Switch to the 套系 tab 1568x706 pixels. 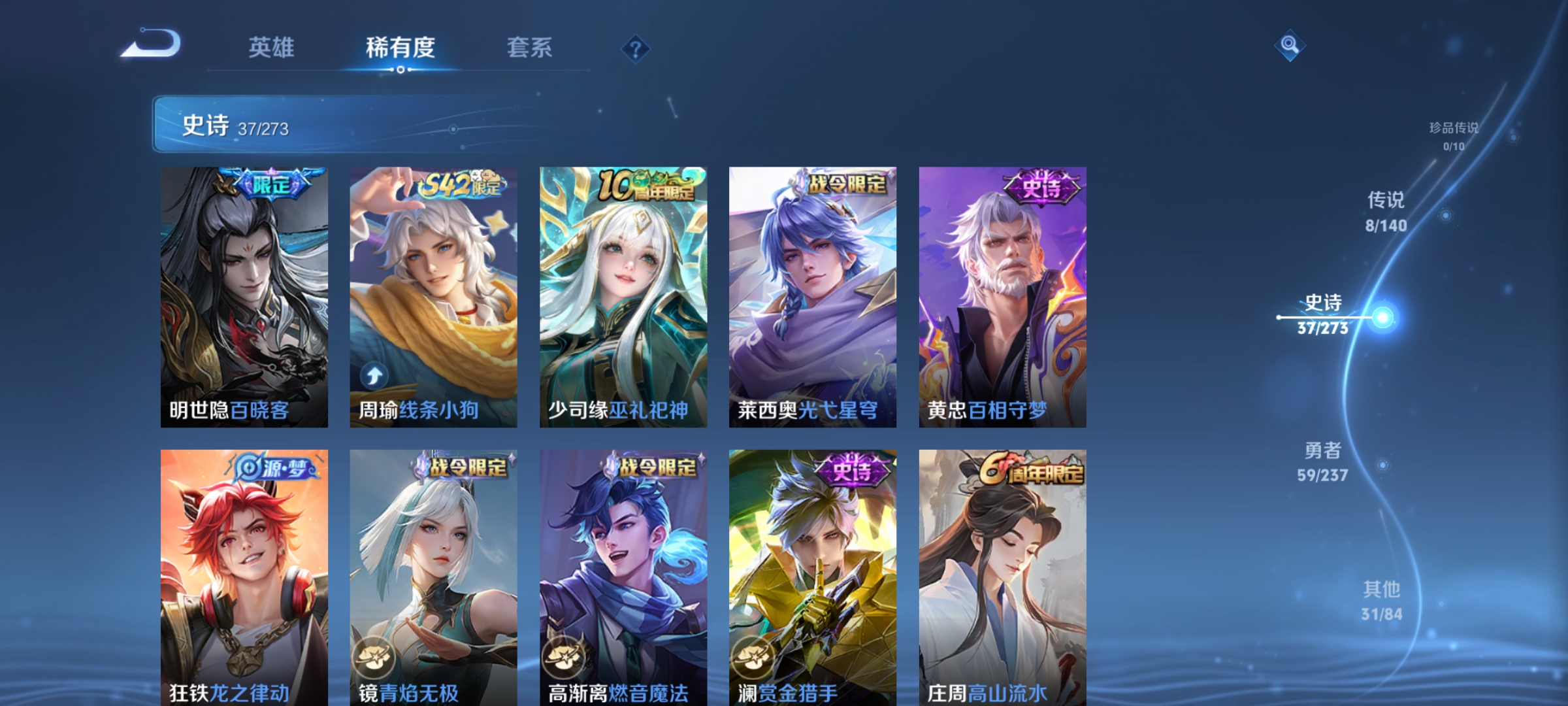[x=531, y=47]
